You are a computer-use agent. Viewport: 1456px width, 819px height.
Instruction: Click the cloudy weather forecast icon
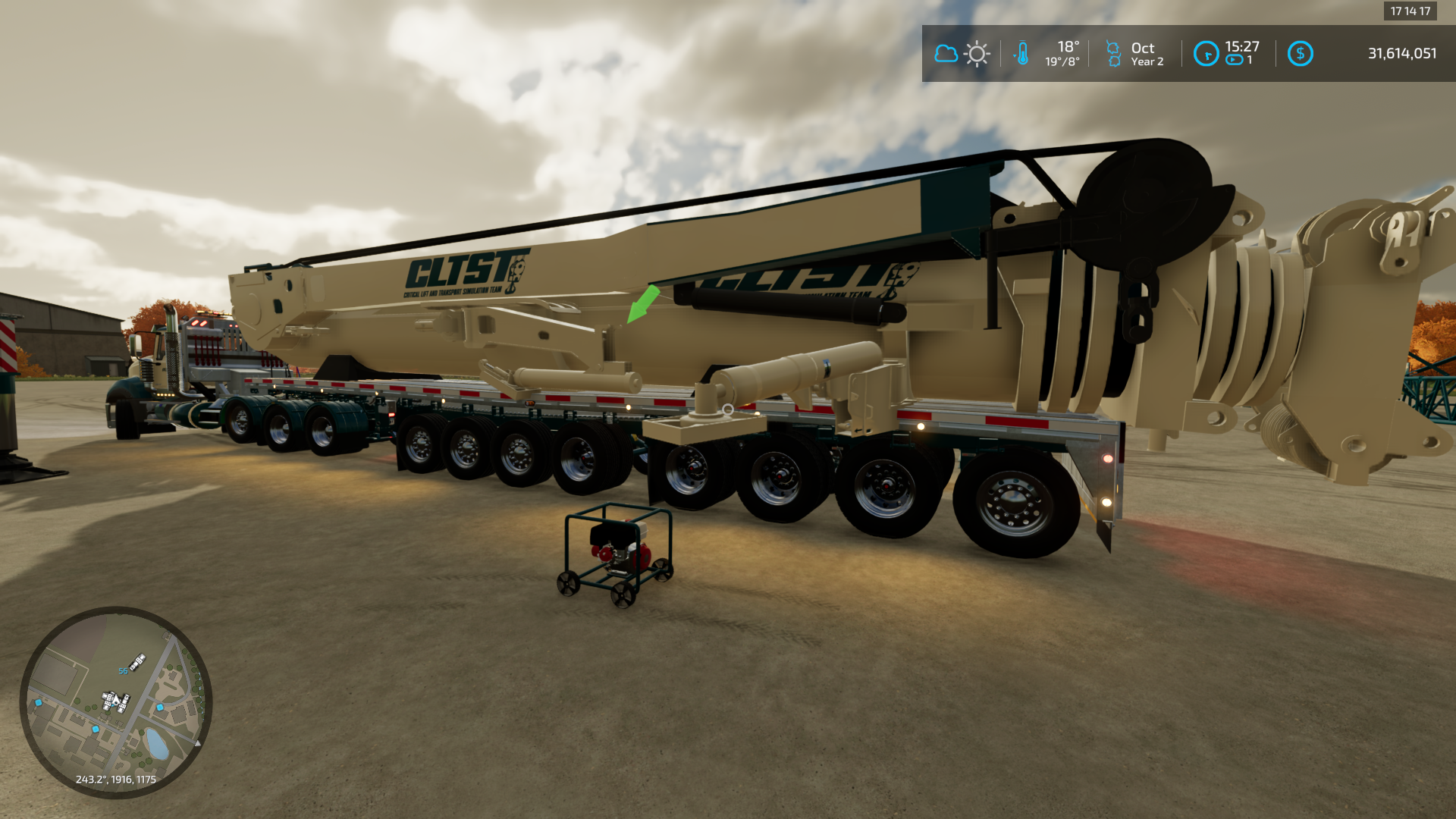pyautogui.click(x=946, y=53)
